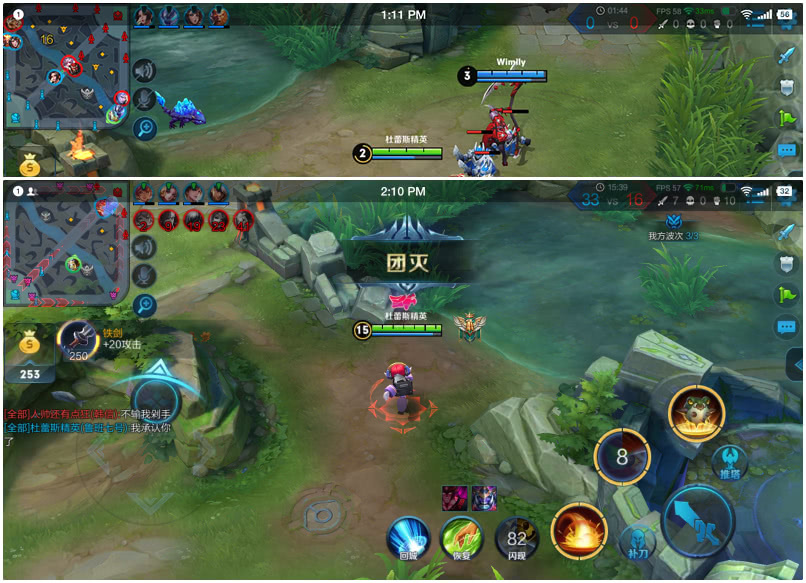Buy the recommended 铁剑 for 250 gold

77,341
